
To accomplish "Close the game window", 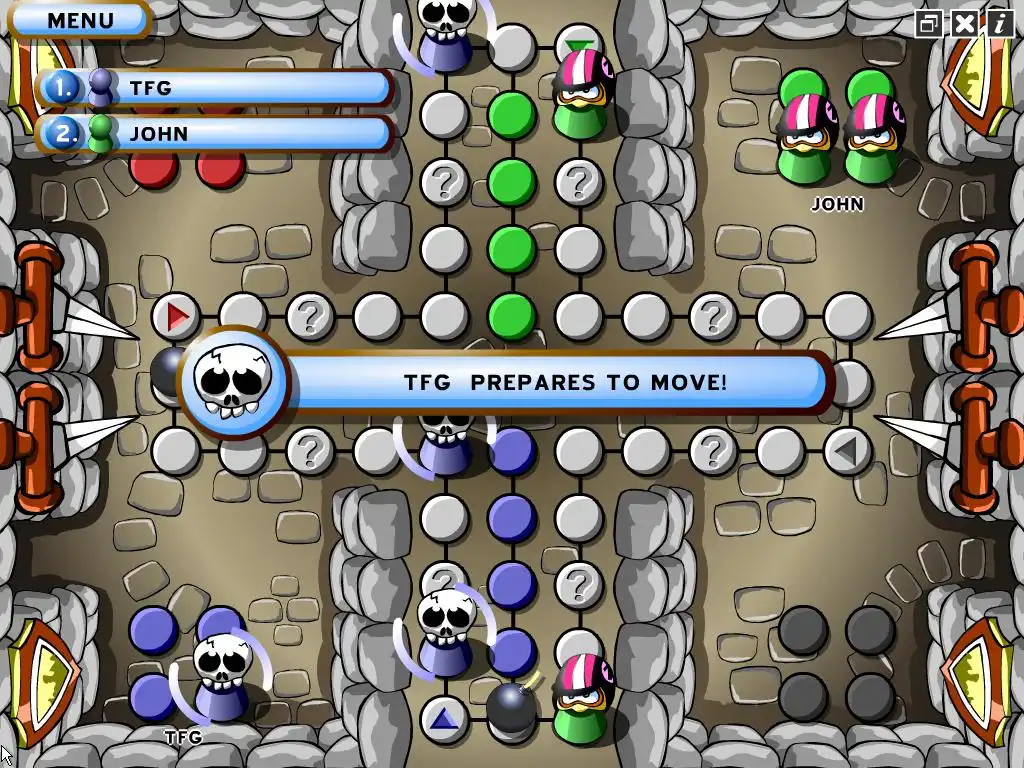I will 964,23.
